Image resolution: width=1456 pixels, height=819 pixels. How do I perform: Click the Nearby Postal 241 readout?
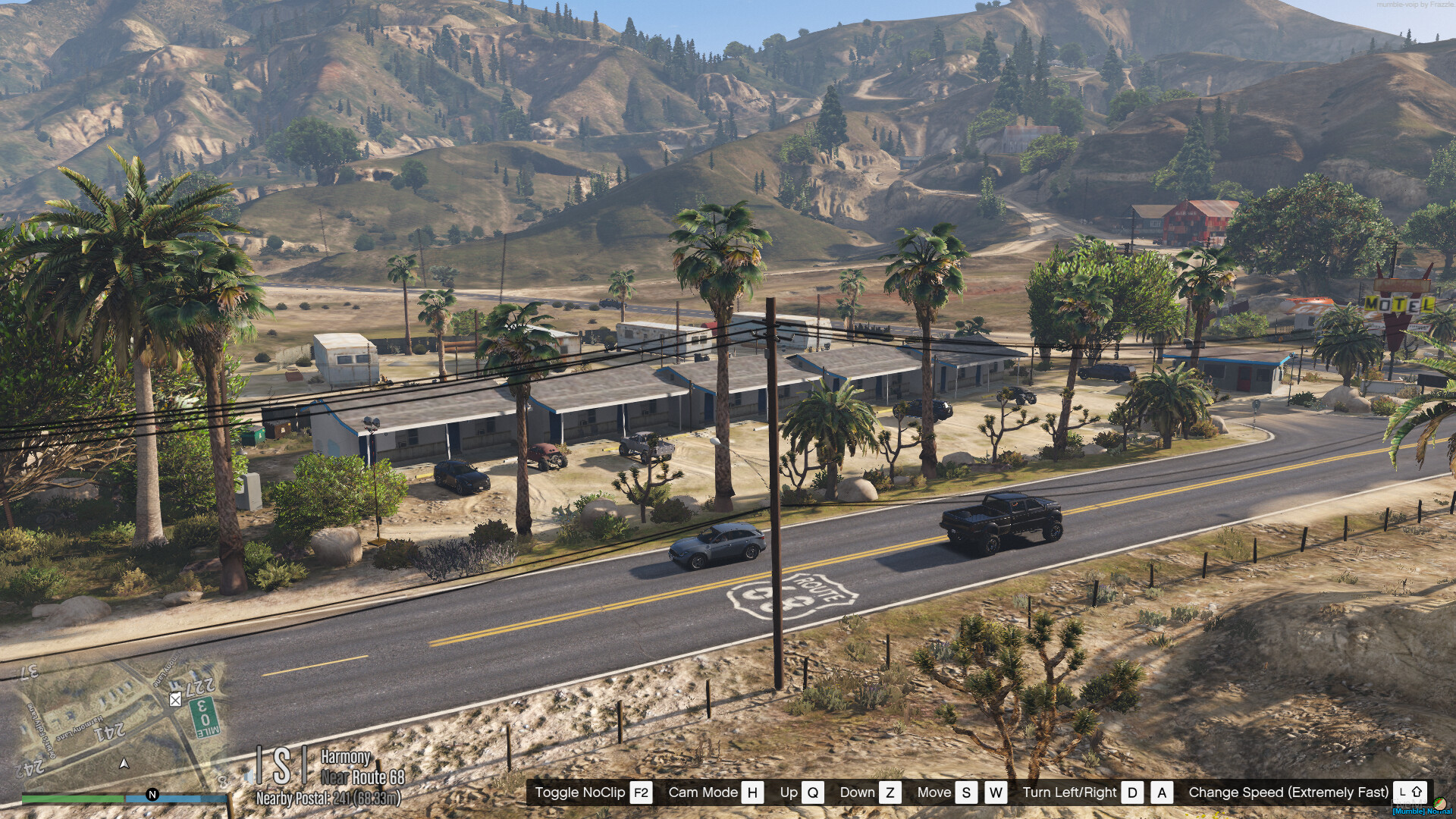pos(328,800)
